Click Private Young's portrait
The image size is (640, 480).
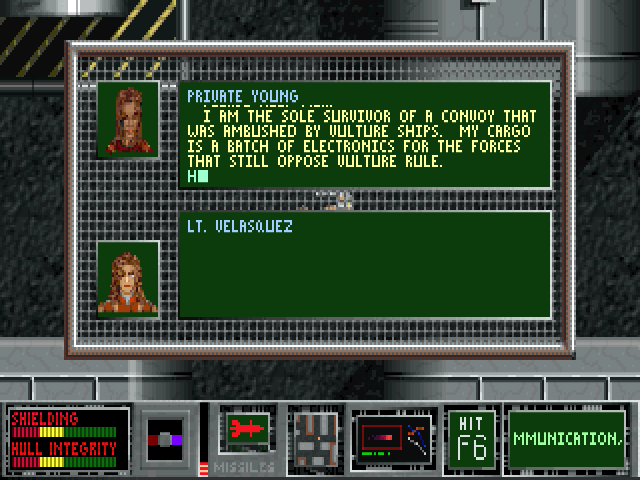coord(128,119)
